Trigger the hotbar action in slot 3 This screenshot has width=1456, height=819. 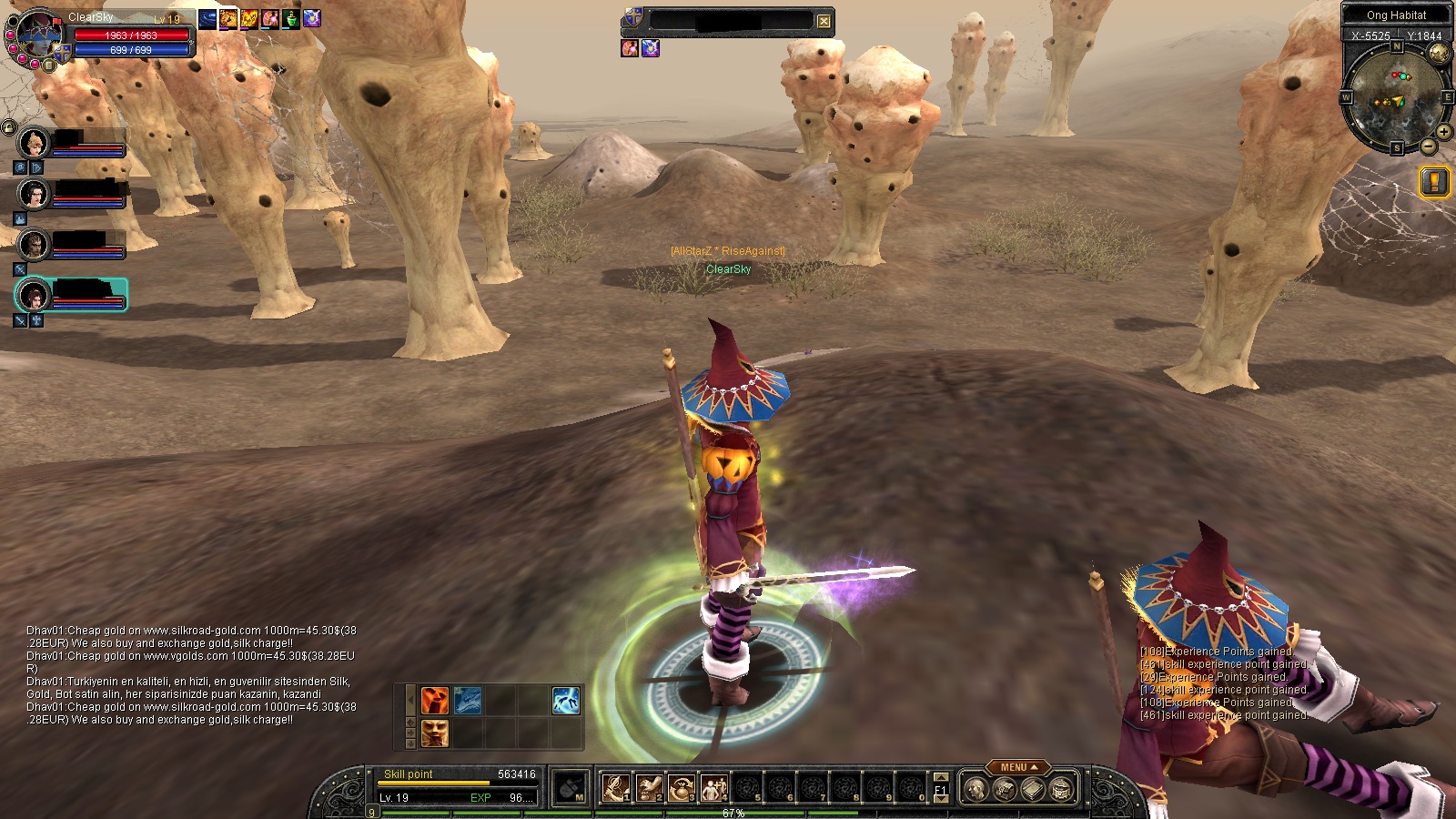pos(681,788)
